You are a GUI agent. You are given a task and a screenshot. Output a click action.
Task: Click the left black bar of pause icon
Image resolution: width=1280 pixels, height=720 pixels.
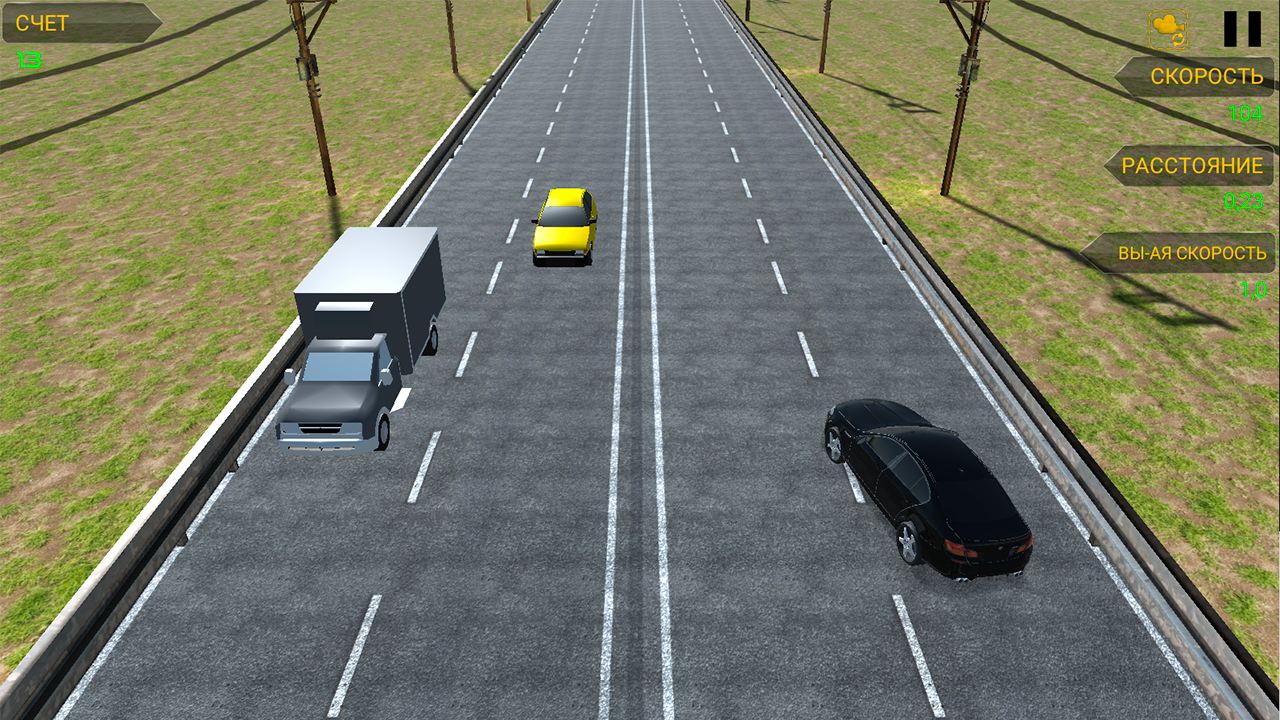coord(1229,28)
